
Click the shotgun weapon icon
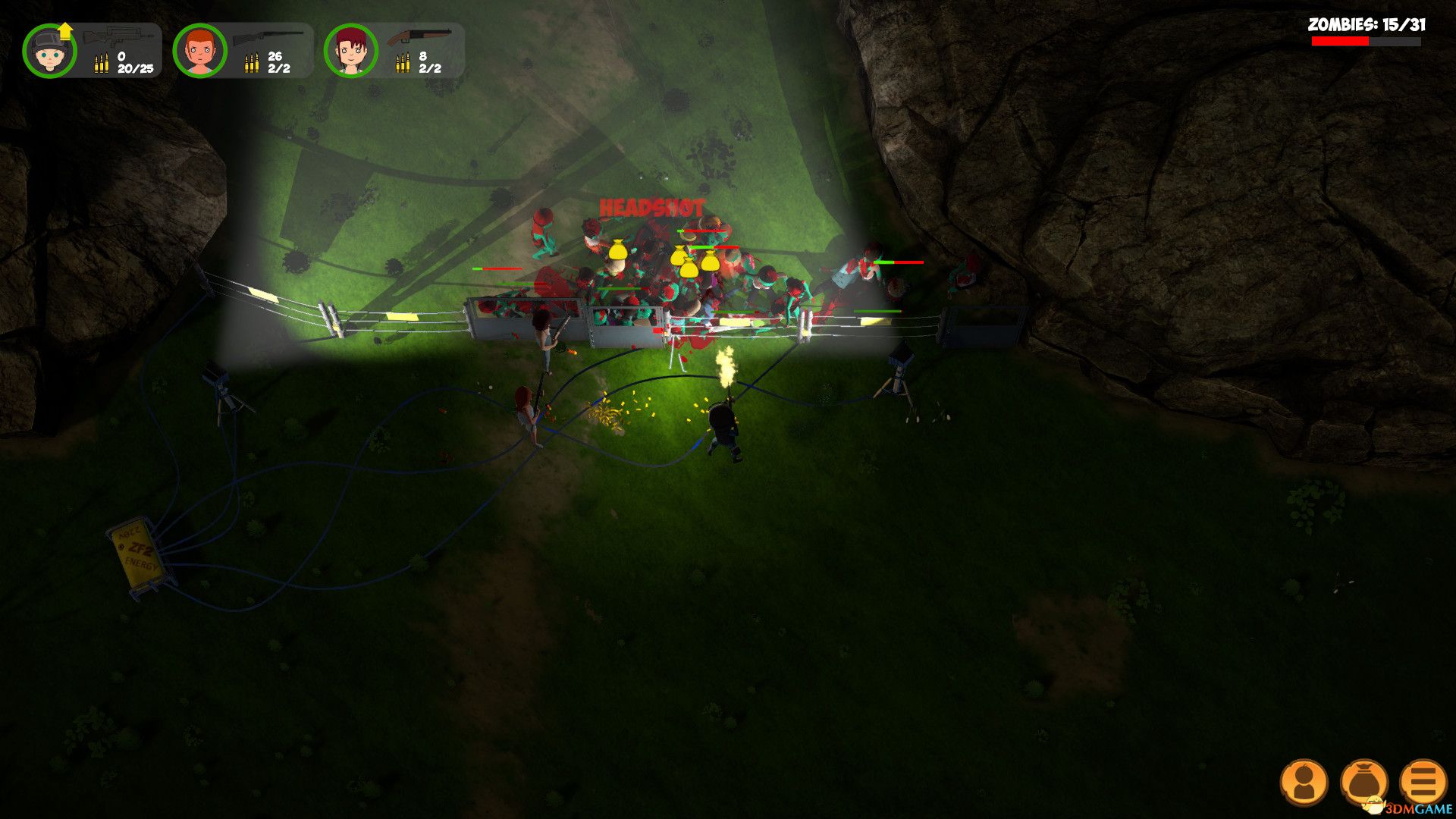tap(419, 36)
